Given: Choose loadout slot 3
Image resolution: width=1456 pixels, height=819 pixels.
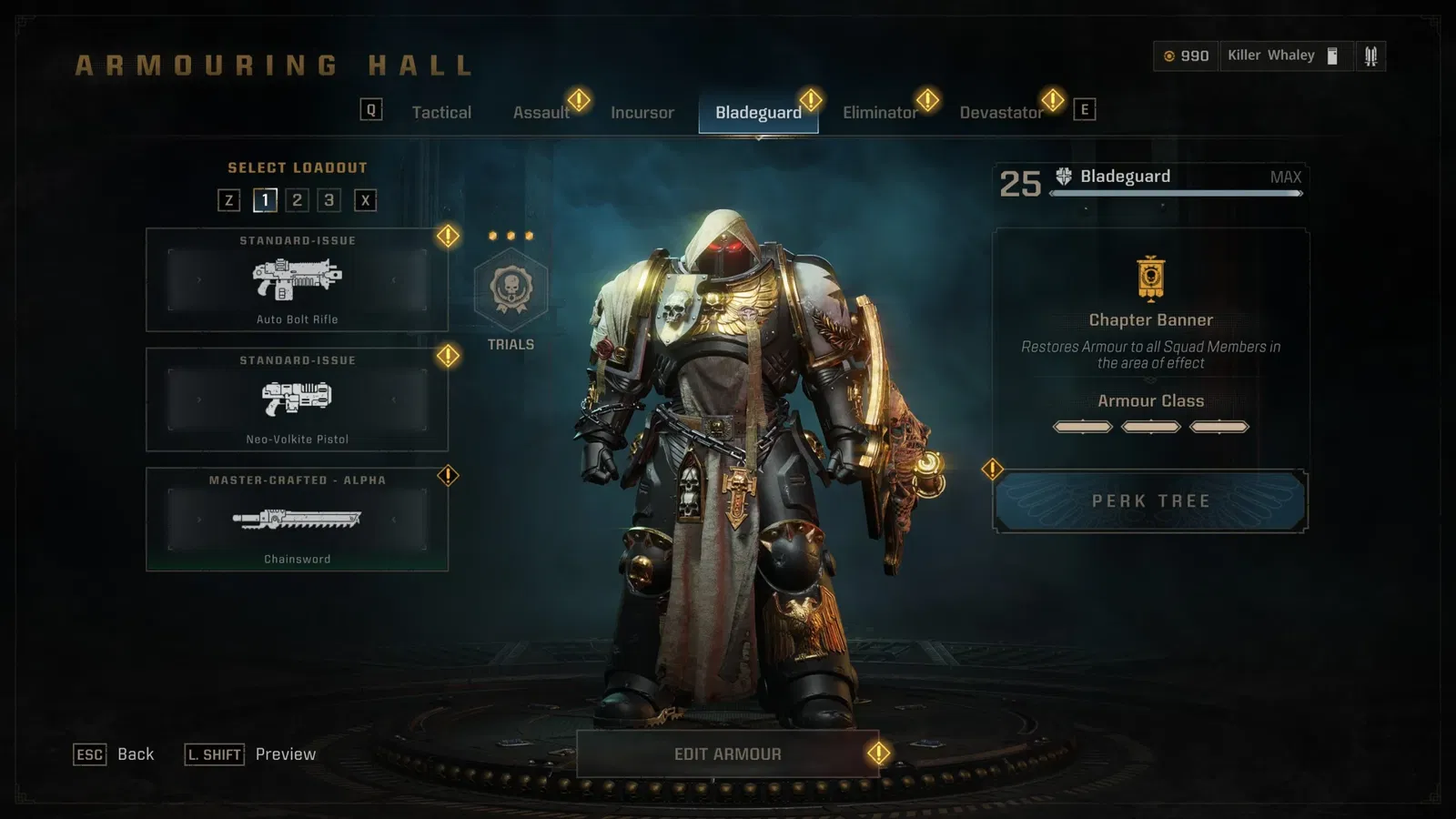Looking at the screenshot, I should [x=329, y=200].
